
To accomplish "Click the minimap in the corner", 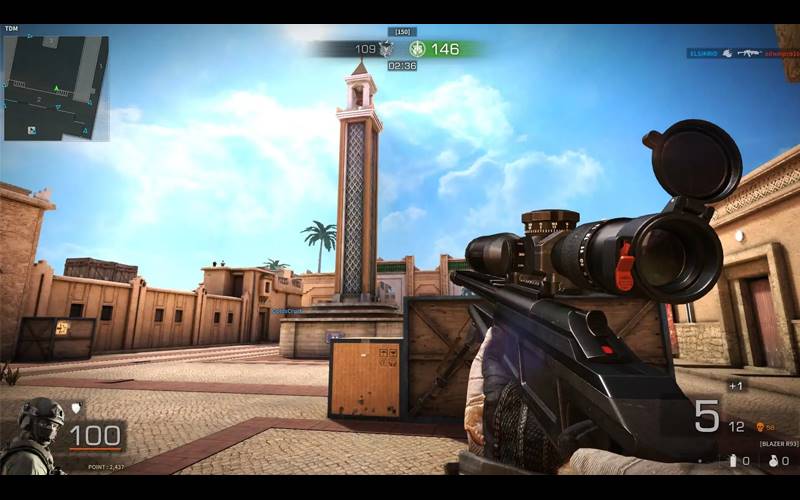I will click(55, 88).
